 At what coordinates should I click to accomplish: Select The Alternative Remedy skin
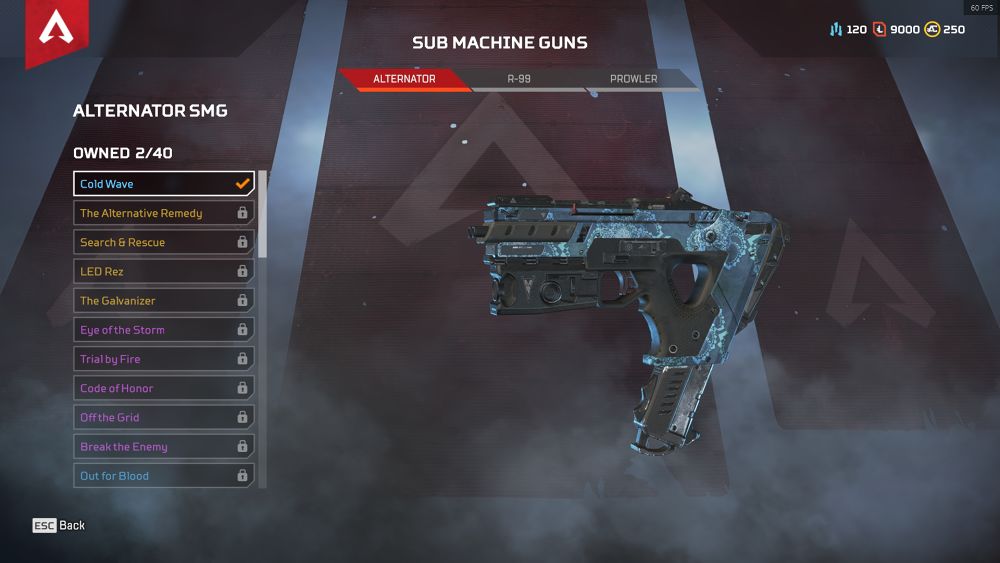[x=164, y=213]
